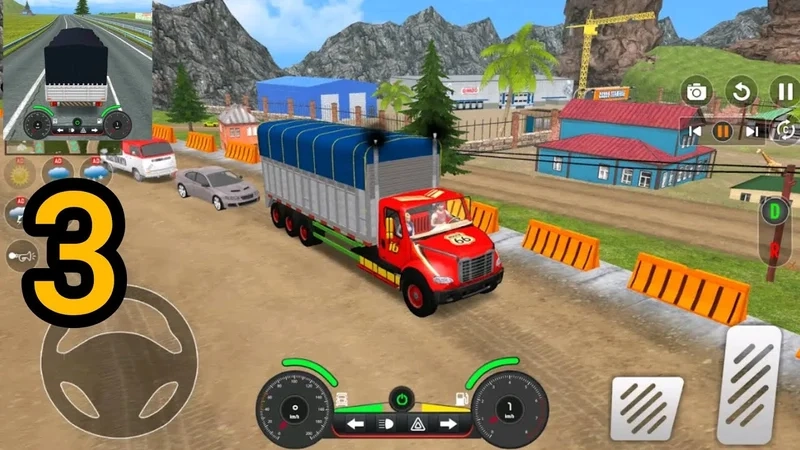Skip to the previous track

[x=693, y=131]
